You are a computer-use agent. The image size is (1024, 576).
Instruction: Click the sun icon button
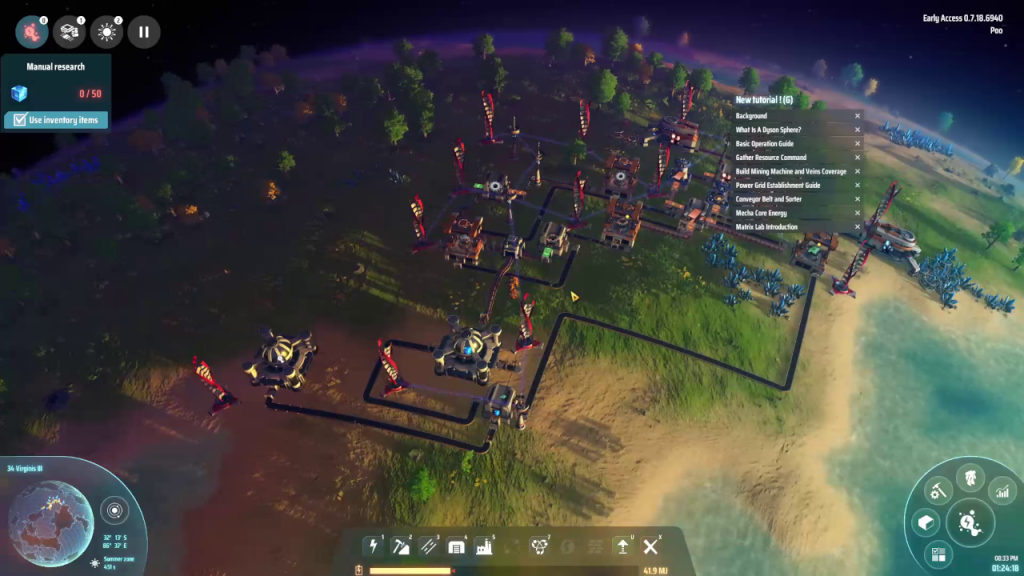pyautogui.click(x=106, y=32)
